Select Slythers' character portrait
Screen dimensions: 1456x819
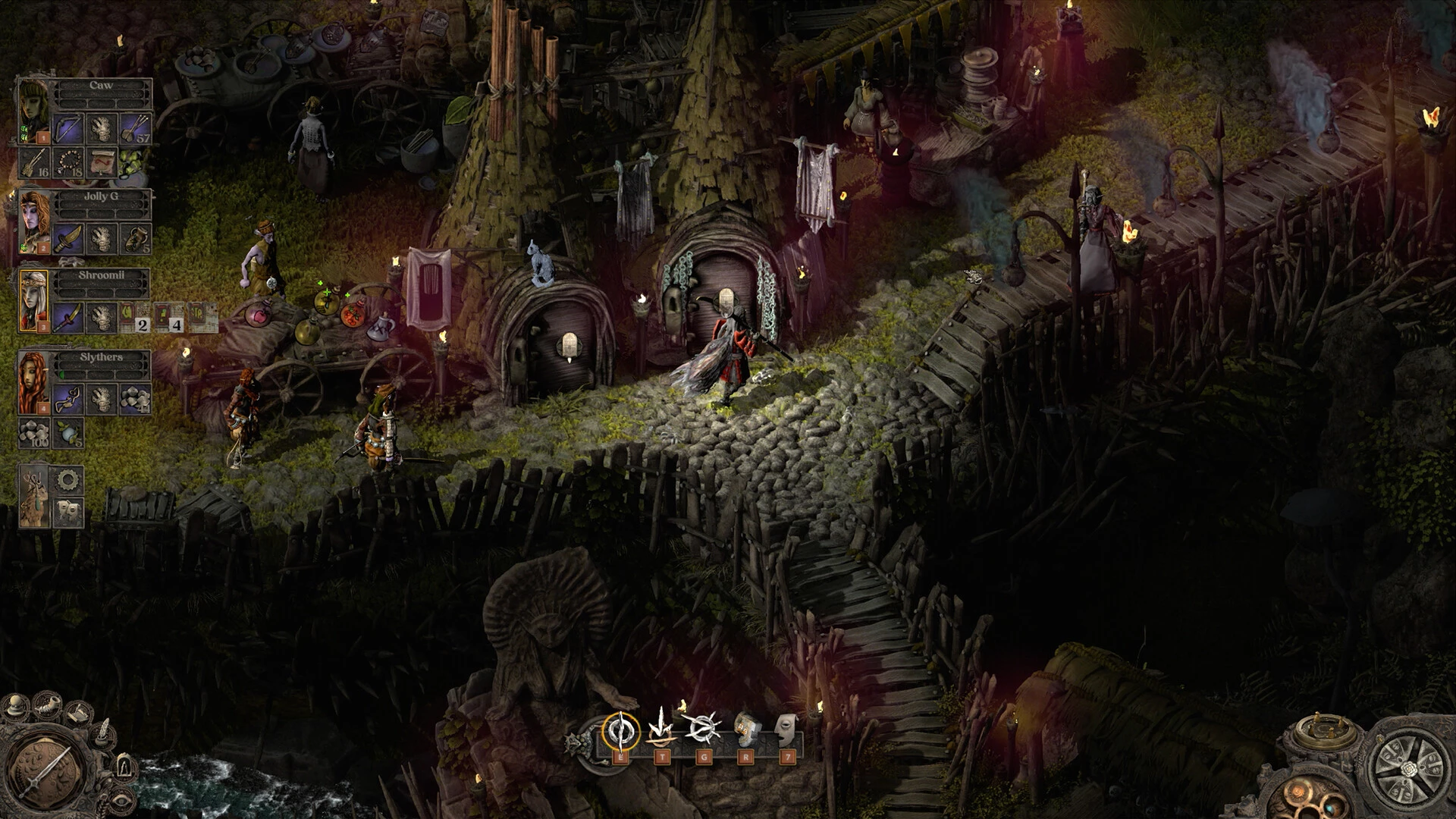pyautogui.click(x=34, y=383)
